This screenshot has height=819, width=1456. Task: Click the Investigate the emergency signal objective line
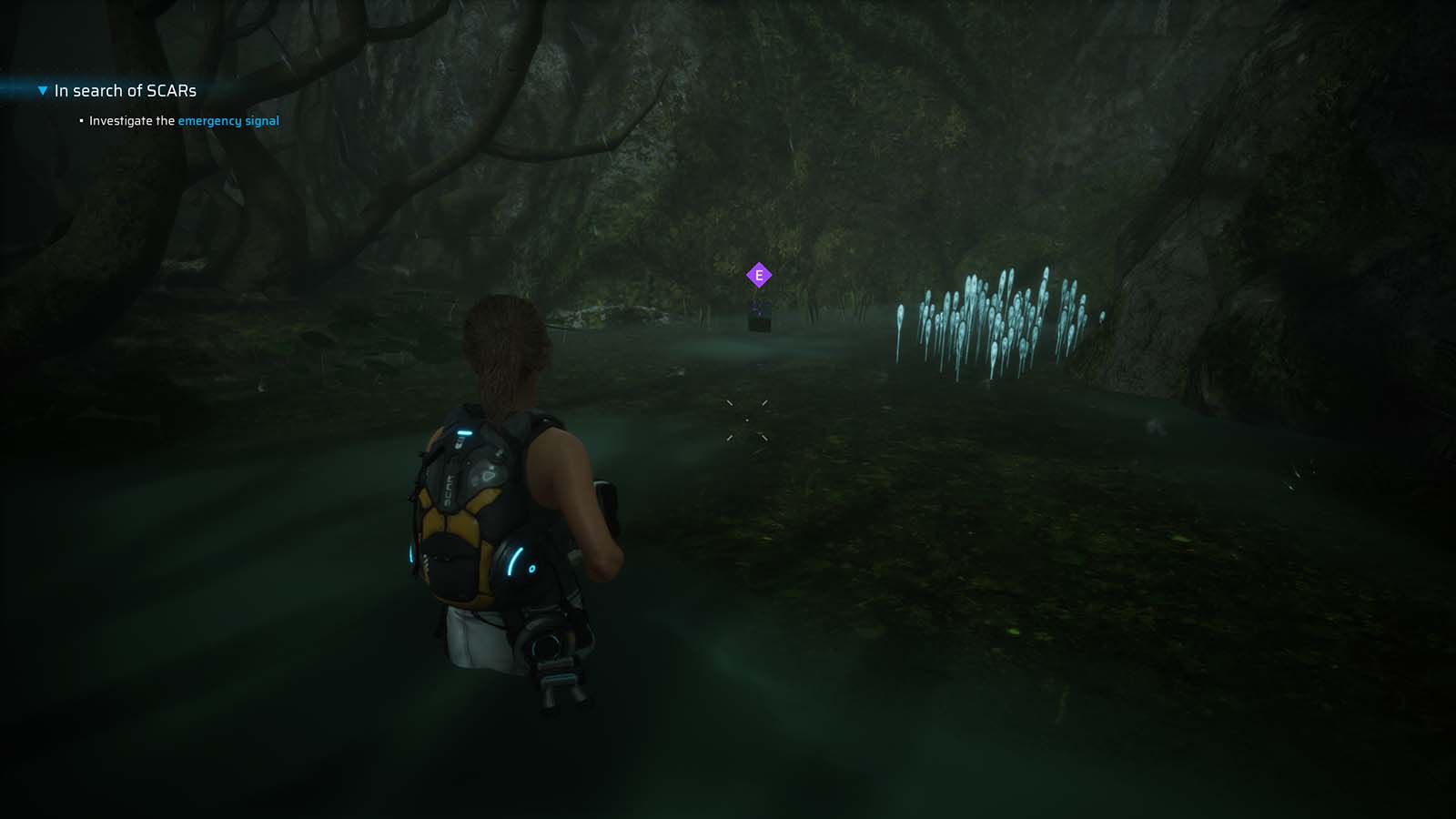click(182, 120)
